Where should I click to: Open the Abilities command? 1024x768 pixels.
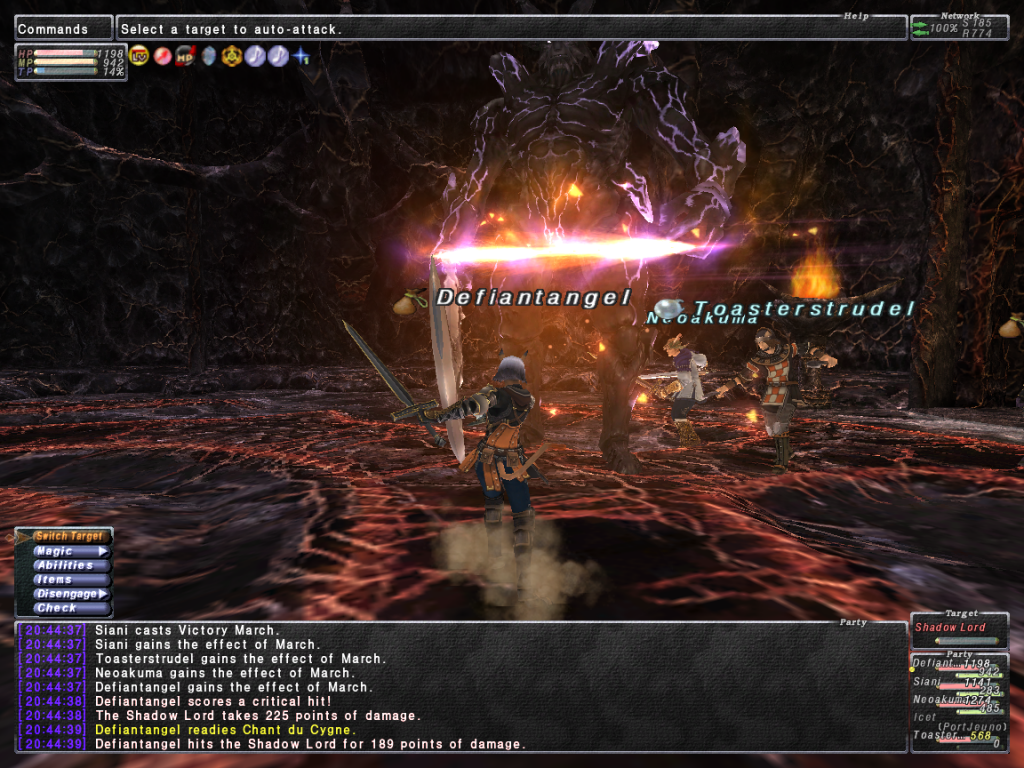pos(64,565)
